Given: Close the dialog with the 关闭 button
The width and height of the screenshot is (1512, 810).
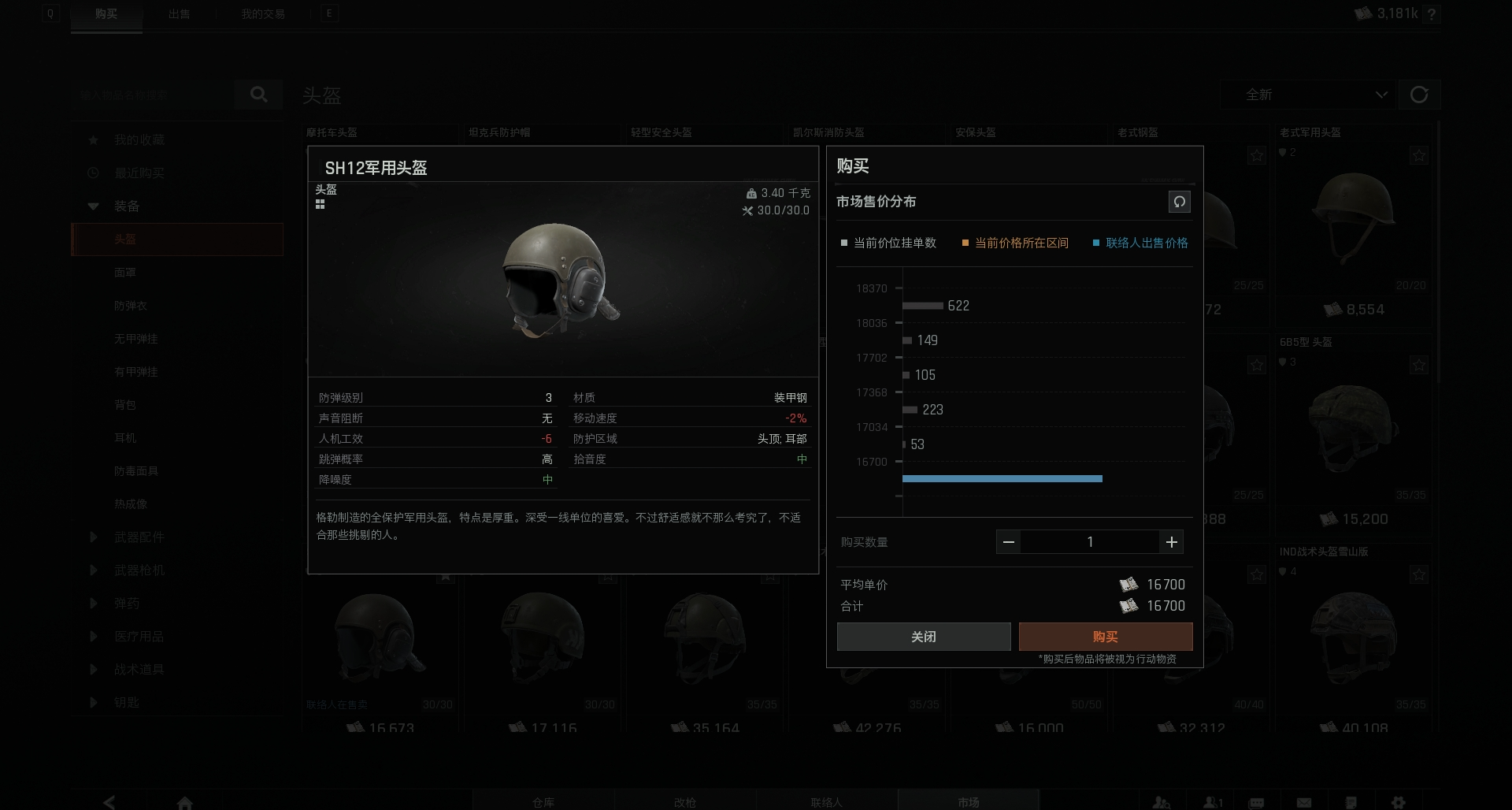Looking at the screenshot, I should [924, 636].
